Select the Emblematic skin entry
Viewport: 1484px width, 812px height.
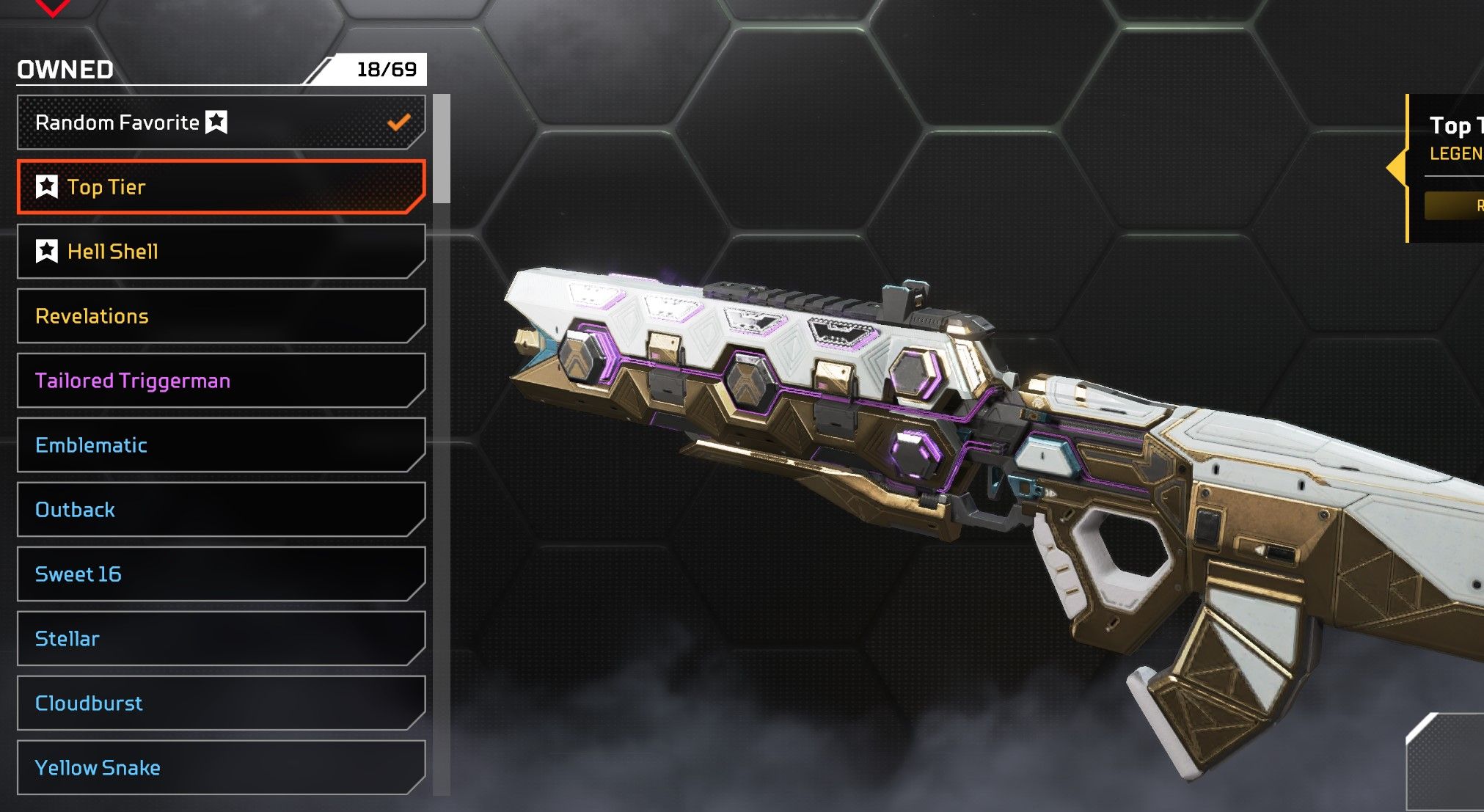tap(220, 445)
